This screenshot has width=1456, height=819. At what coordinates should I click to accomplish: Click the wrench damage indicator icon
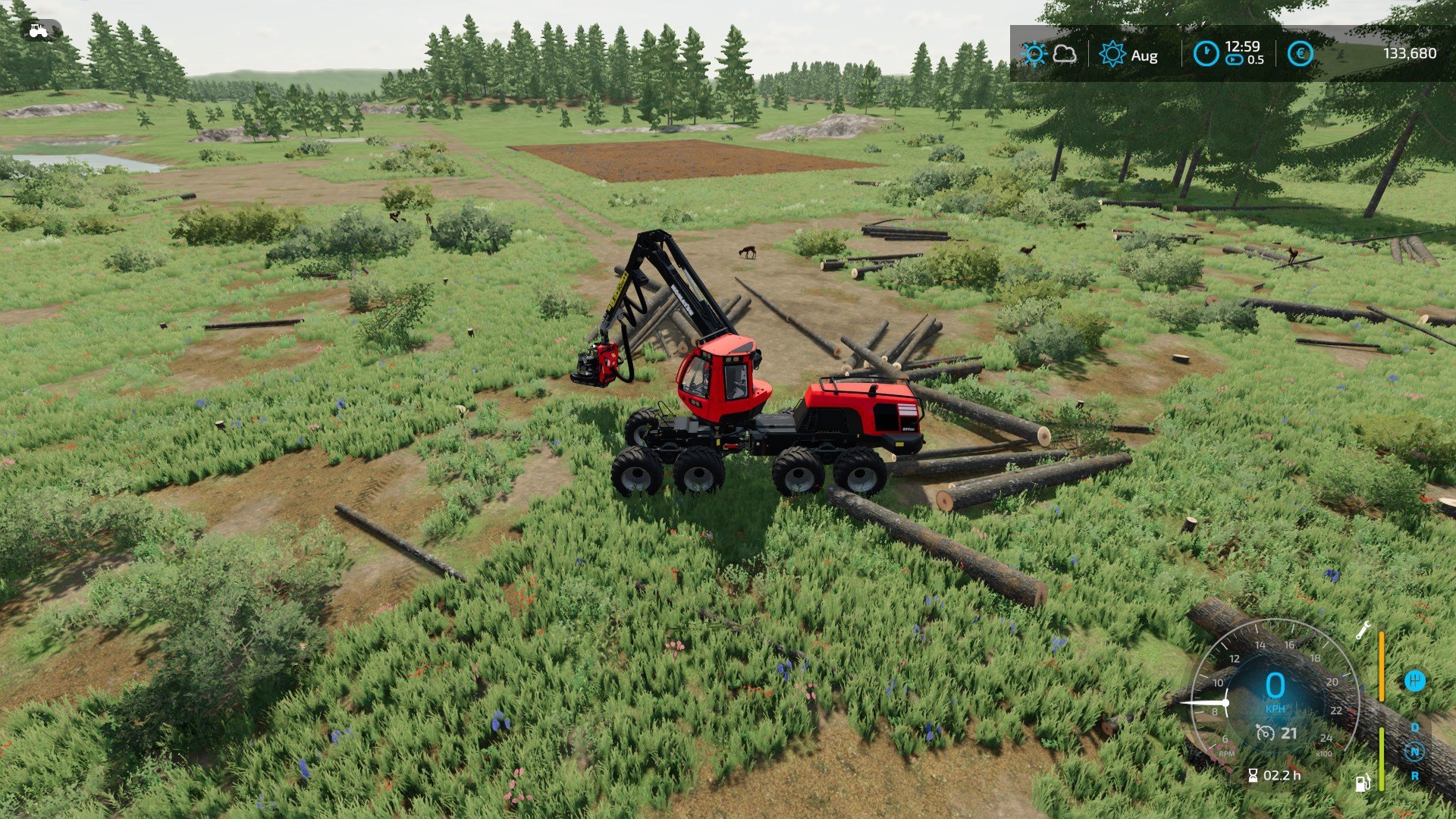coord(1363,630)
